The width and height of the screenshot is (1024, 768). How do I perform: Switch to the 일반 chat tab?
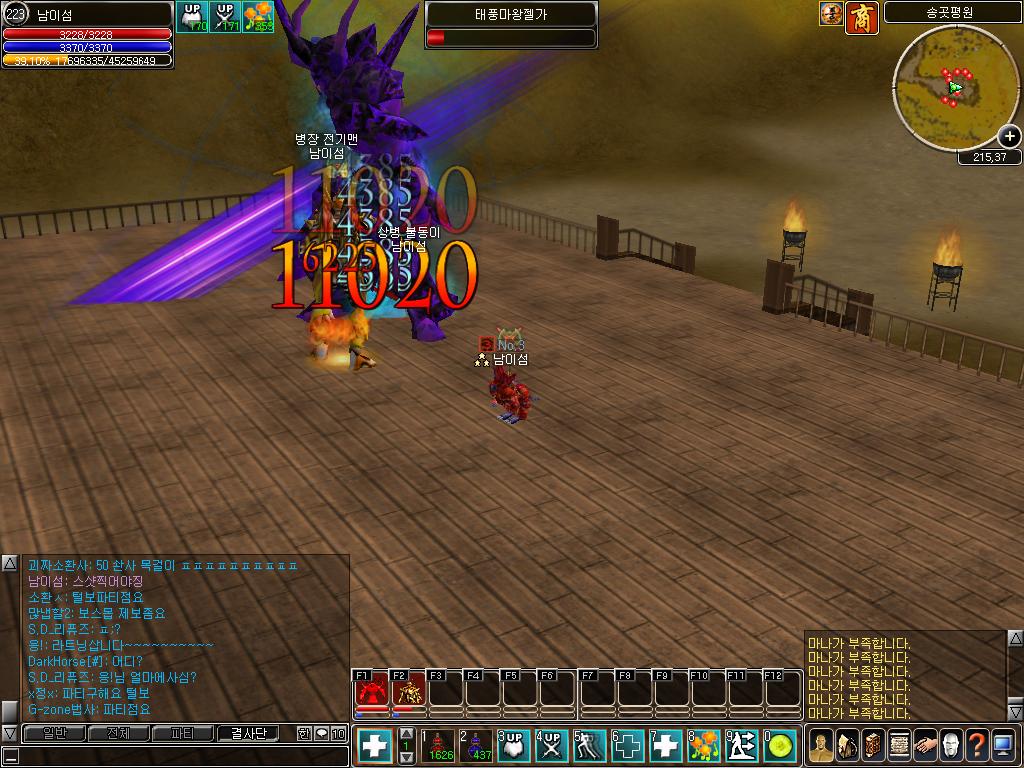(x=54, y=734)
